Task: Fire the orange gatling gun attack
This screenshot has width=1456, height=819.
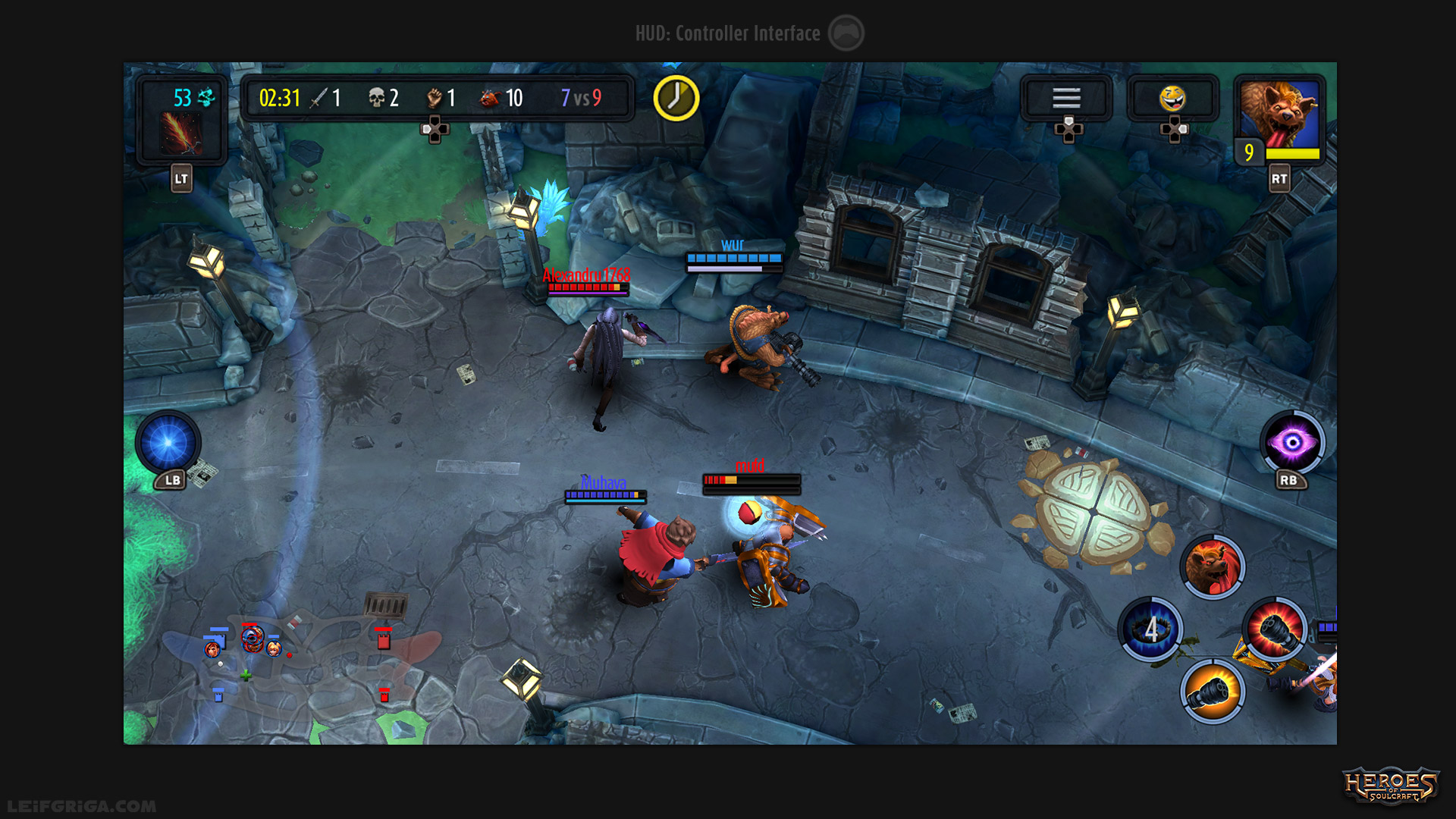Action: point(1212,691)
